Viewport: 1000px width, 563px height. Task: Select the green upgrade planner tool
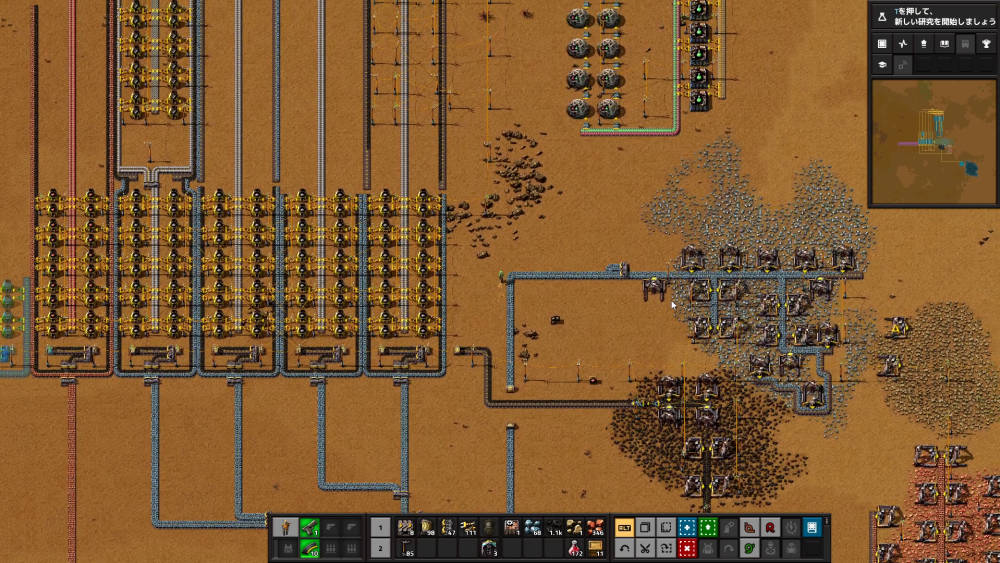point(709,527)
